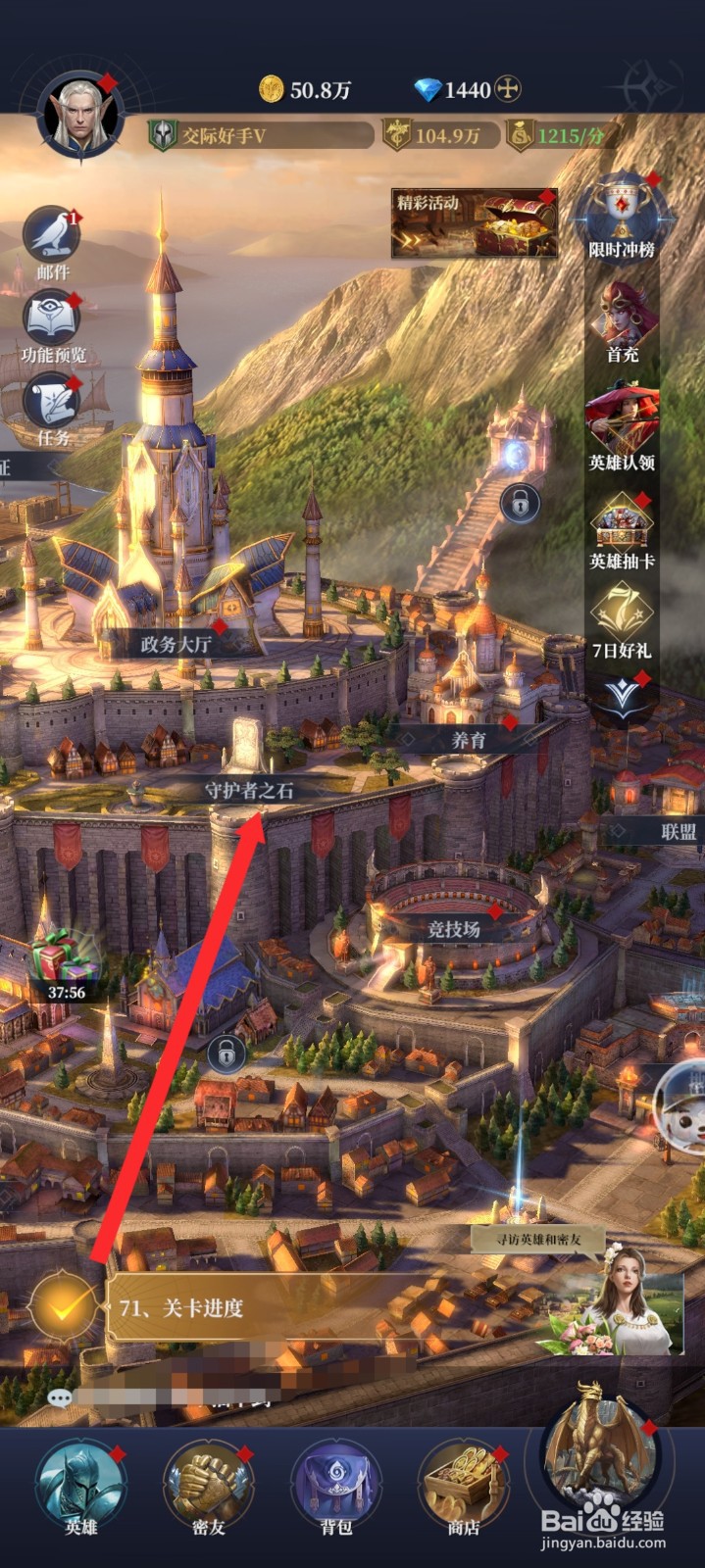The width and height of the screenshot is (705, 1568).
Task: Open the 首充 first recharge offer
Action: 622,318
